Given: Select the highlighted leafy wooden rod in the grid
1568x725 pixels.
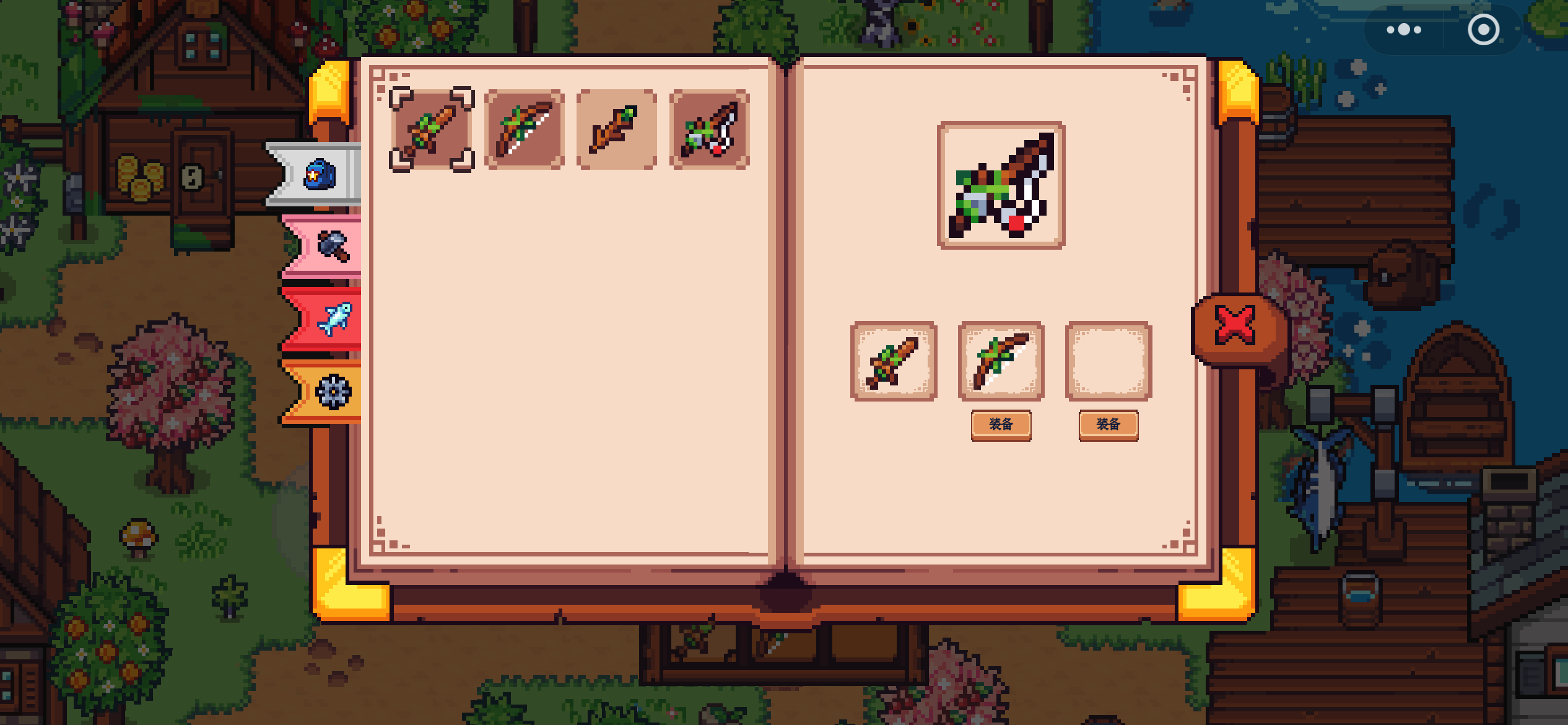Looking at the screenshot, I should pyautogui.click(x=432, y=130).
